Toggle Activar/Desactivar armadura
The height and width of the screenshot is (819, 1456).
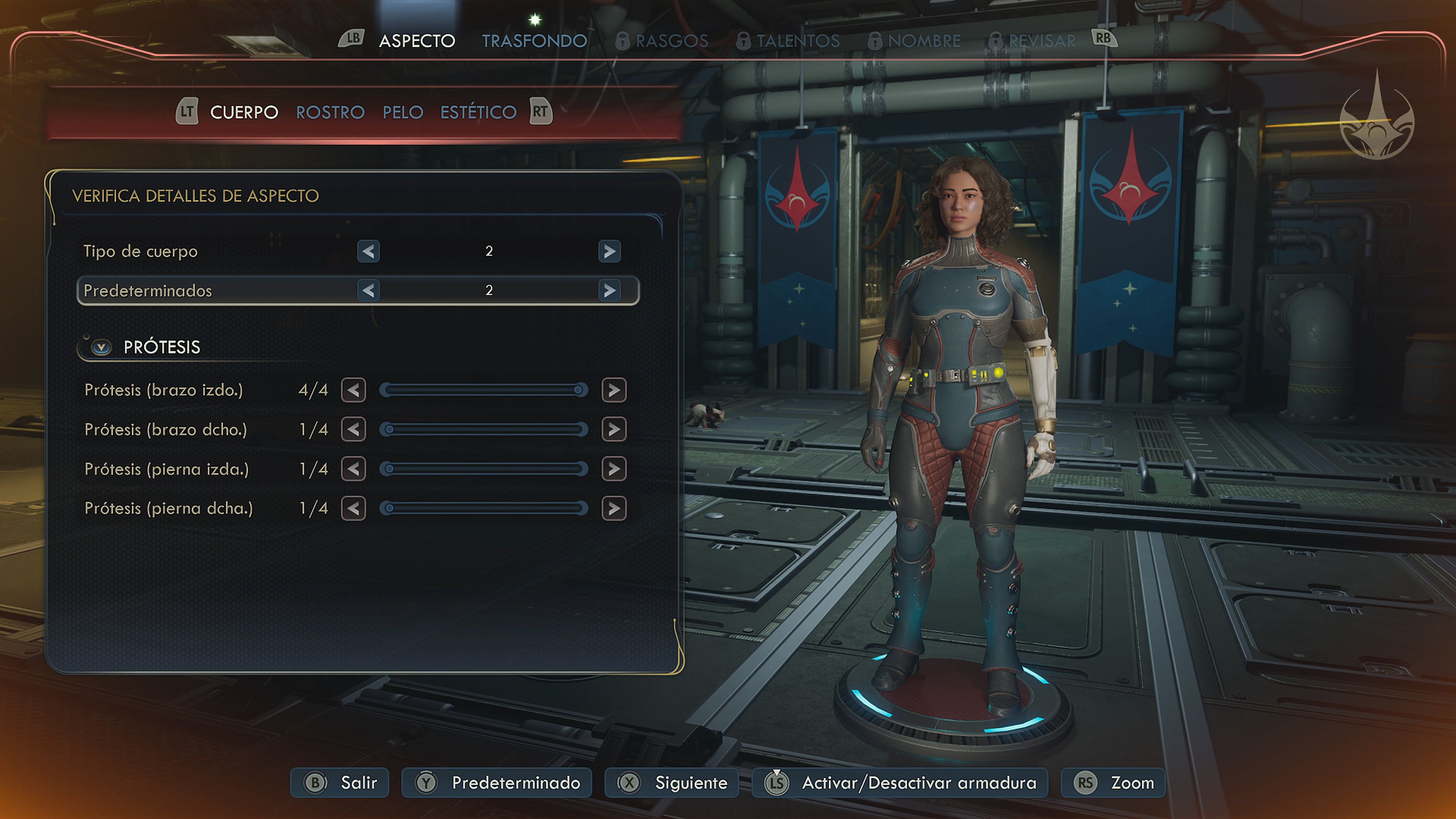[900, 782]
